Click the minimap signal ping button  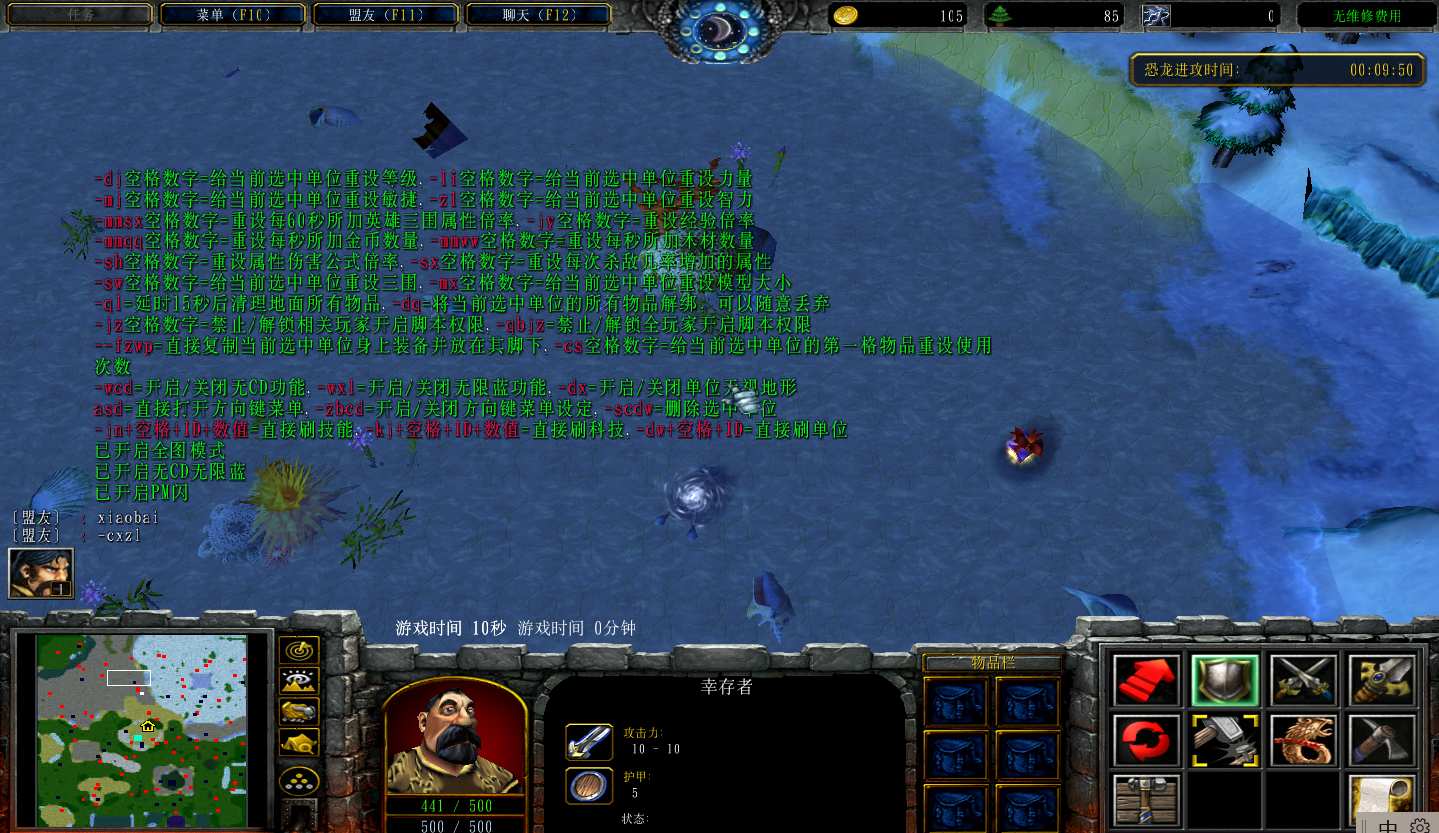click(x=298, y=651)
